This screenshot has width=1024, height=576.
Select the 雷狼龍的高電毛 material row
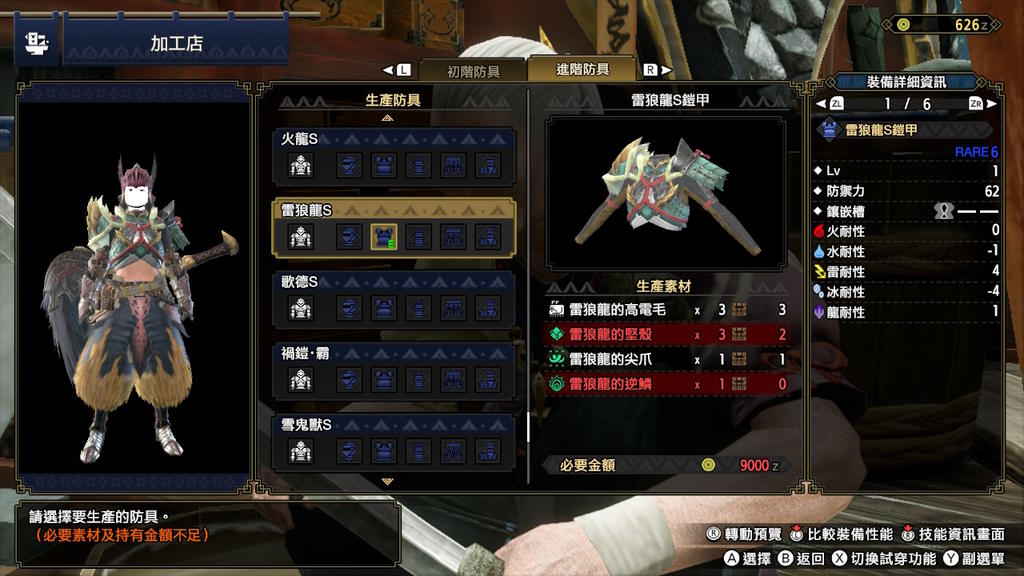667,311
